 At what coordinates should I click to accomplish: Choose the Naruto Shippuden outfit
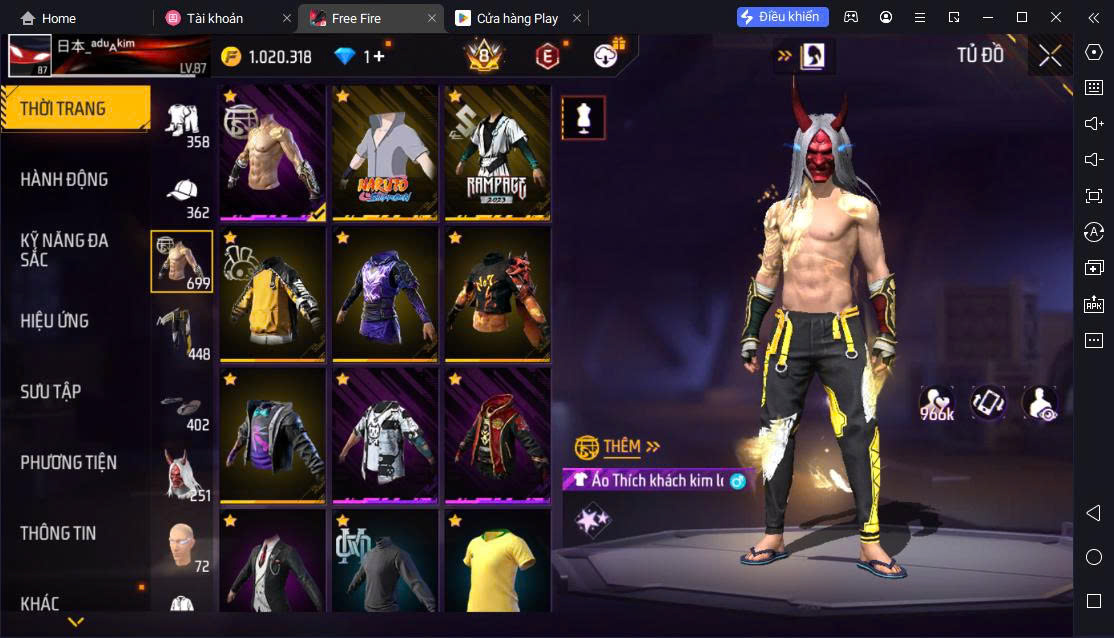(x=385, y=153)
